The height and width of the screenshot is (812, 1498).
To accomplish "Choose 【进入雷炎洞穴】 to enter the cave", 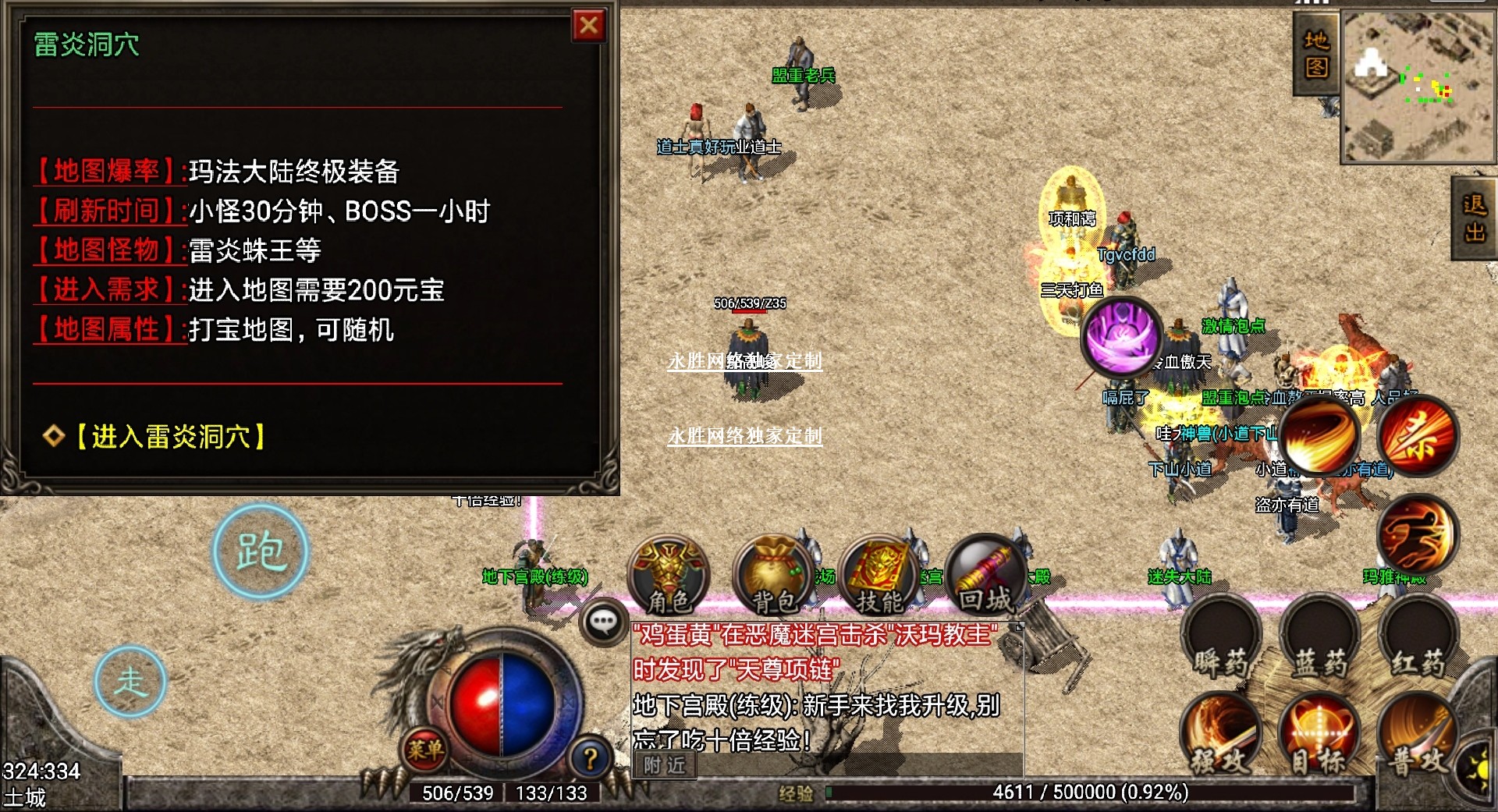I will (x=170, y=436).
